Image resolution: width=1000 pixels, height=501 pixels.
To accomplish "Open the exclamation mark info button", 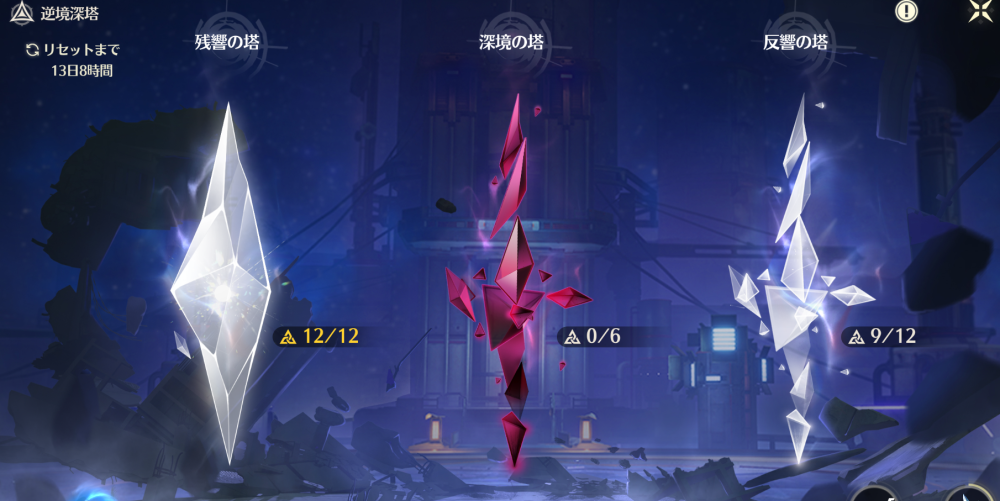I will [906, 11].
